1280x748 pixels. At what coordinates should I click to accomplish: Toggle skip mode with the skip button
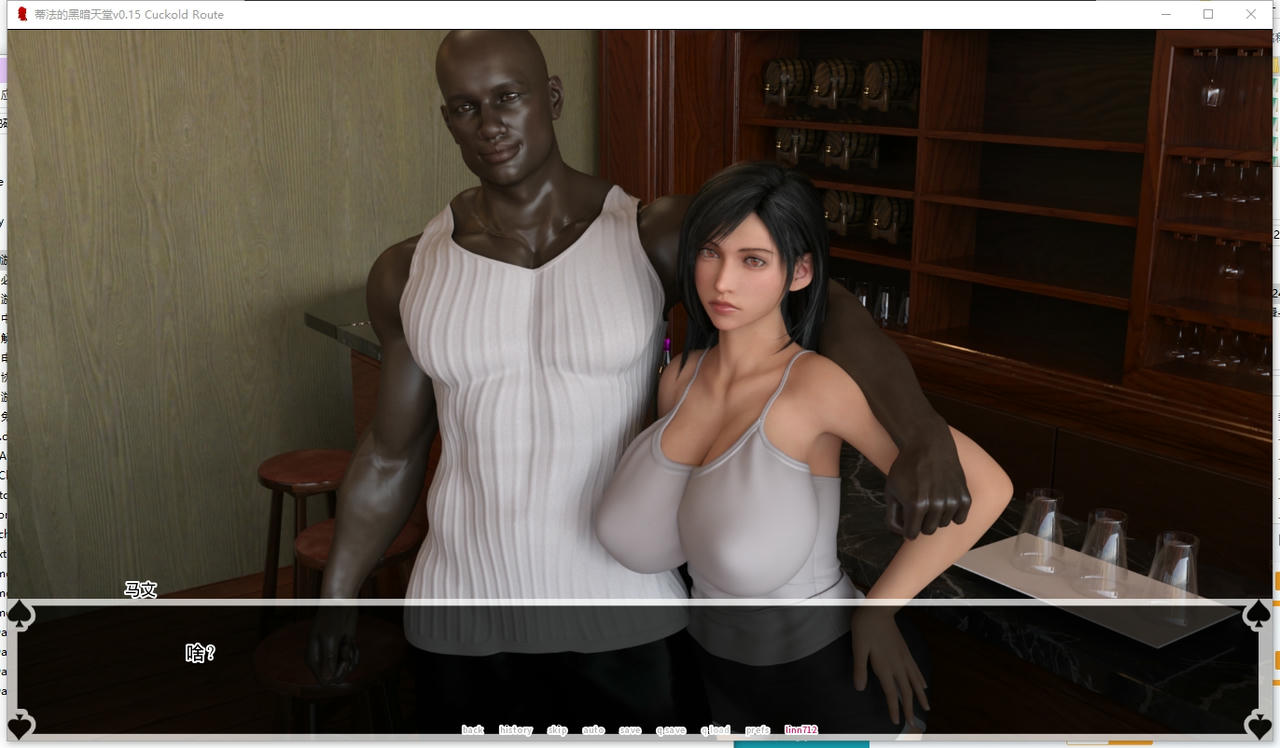coord(557,730)
